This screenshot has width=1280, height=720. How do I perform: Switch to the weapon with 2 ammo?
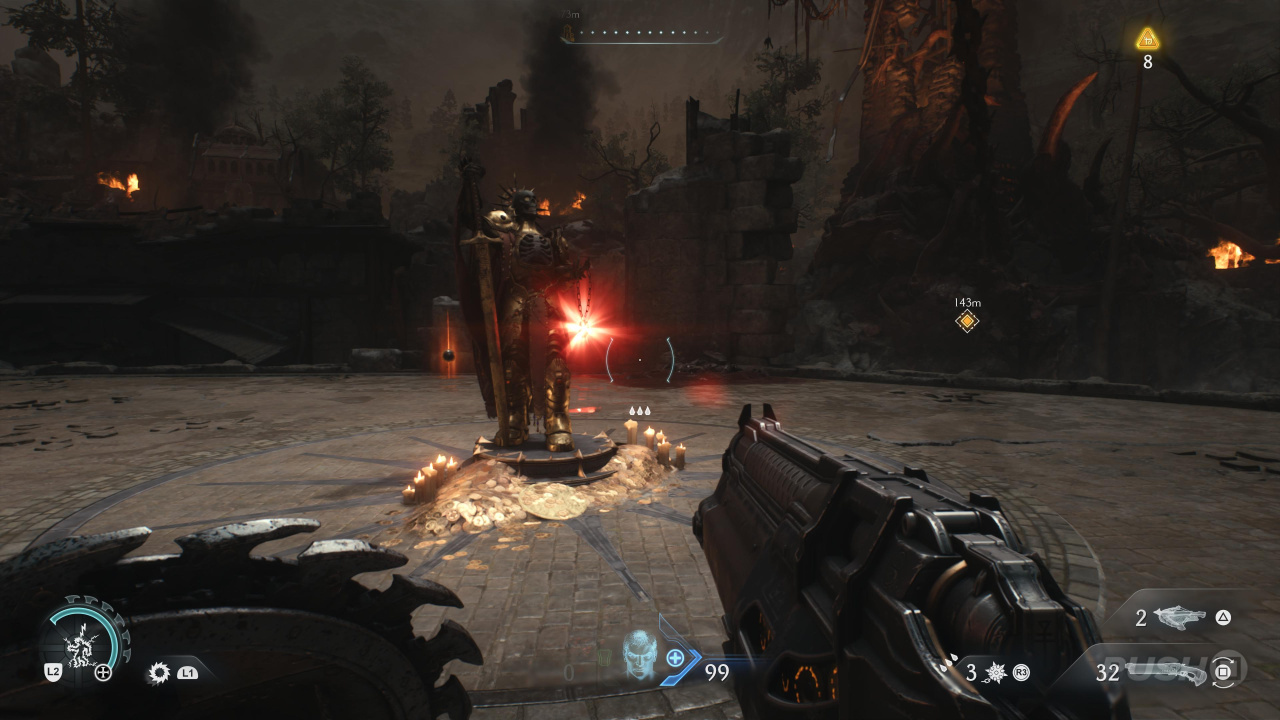tap(1180, 618)
